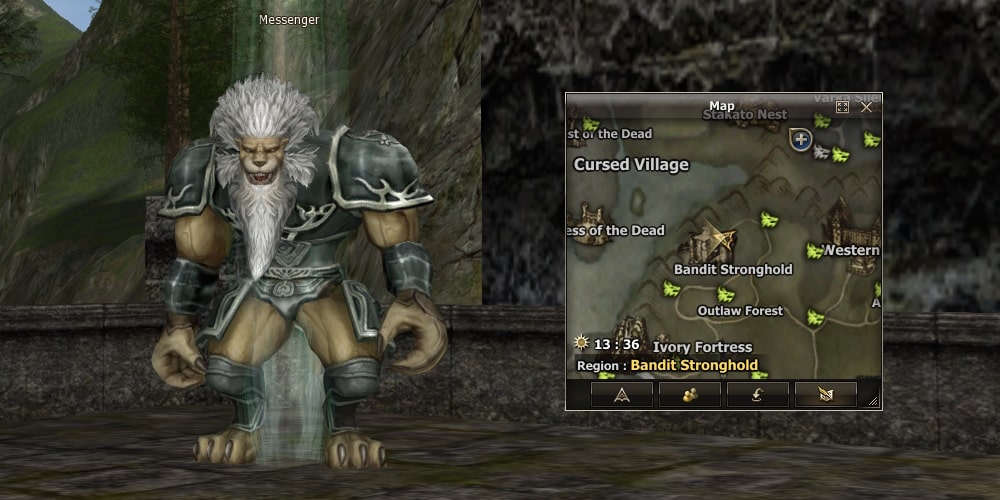Select the Cursed Village label on the map
The width and height of the screenshot is (1000, 500).
click(x=631, y=165)
